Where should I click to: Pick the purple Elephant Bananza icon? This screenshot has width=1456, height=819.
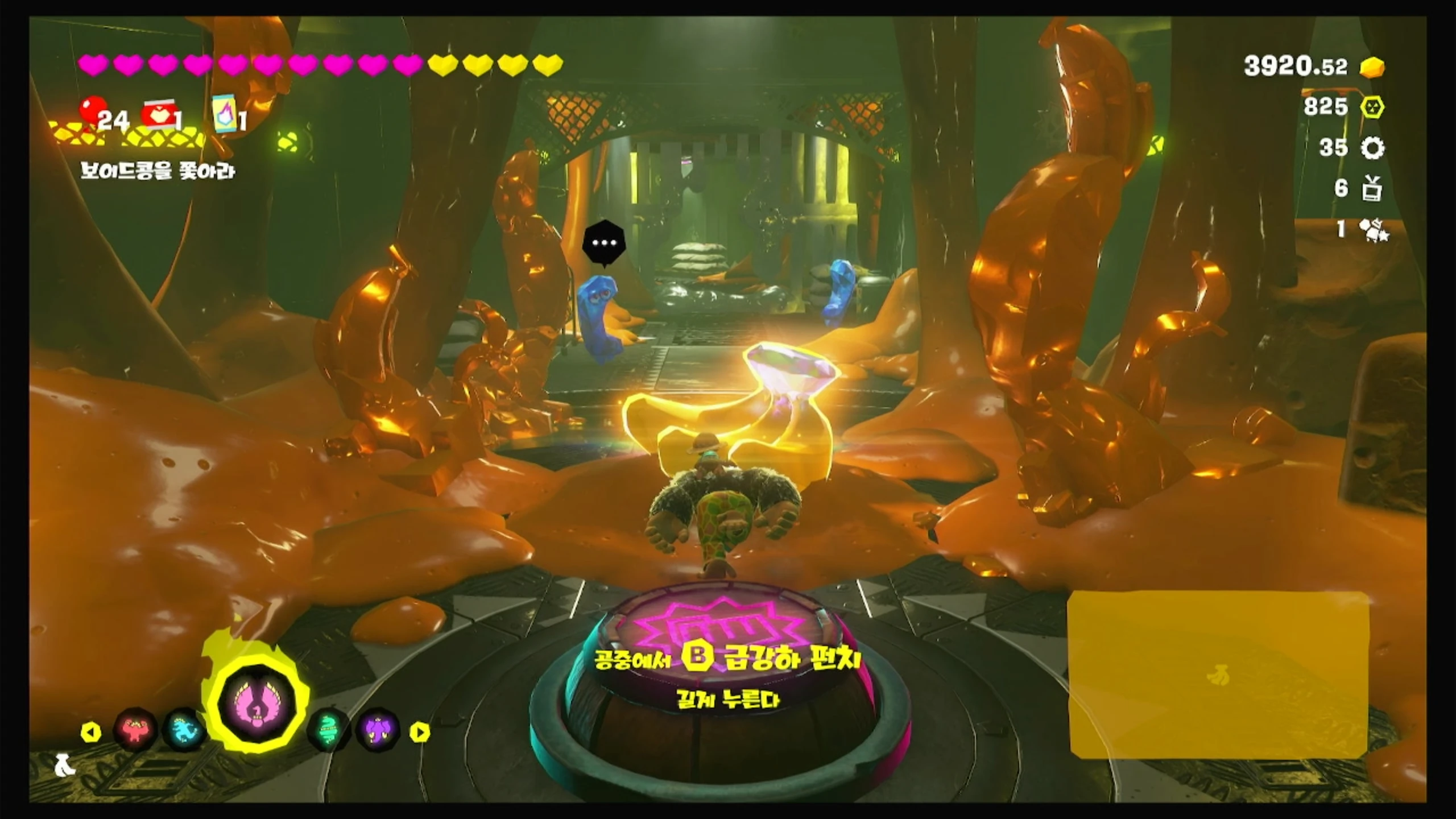tap(378, 730)
